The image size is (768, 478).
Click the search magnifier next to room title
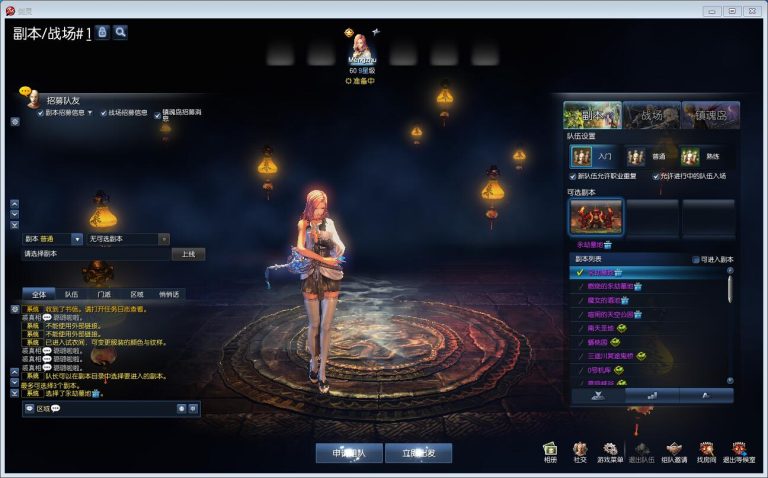click(120, 32)
